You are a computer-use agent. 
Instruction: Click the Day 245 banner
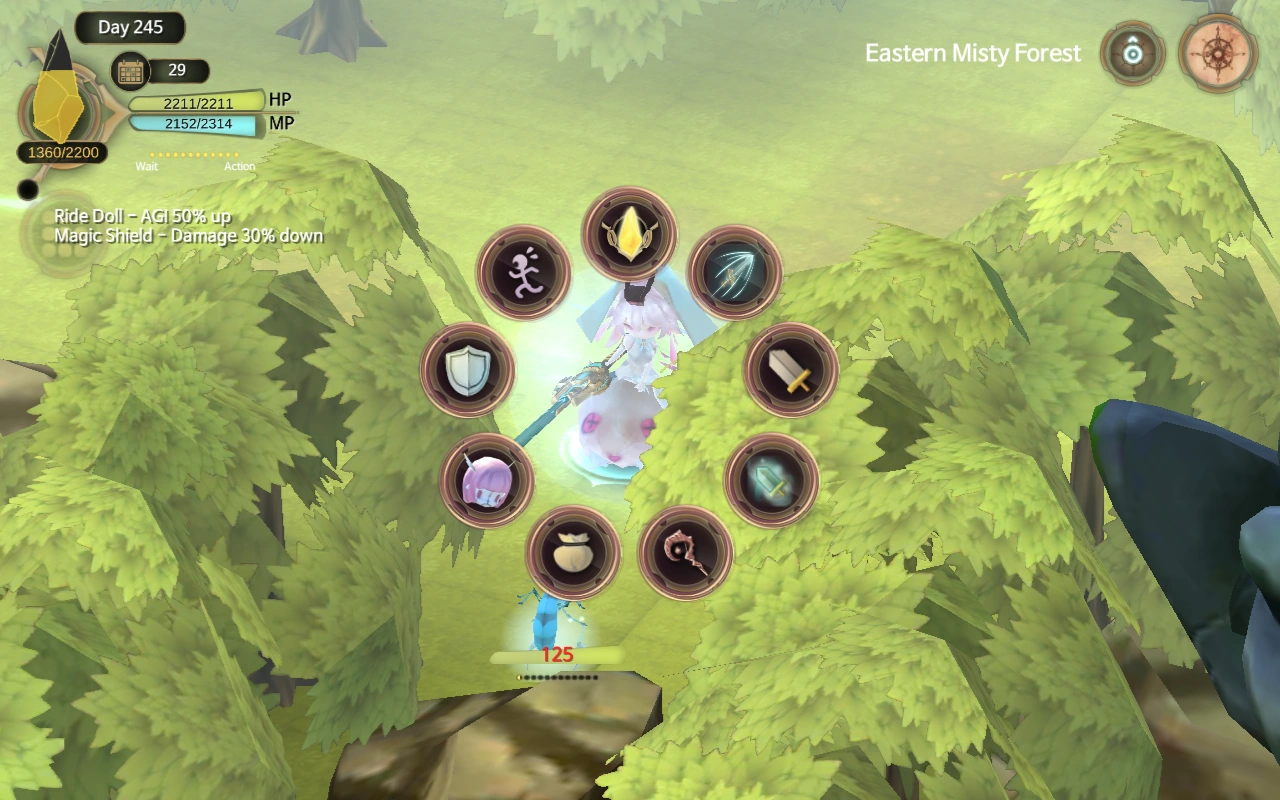[x=130, y=27]
